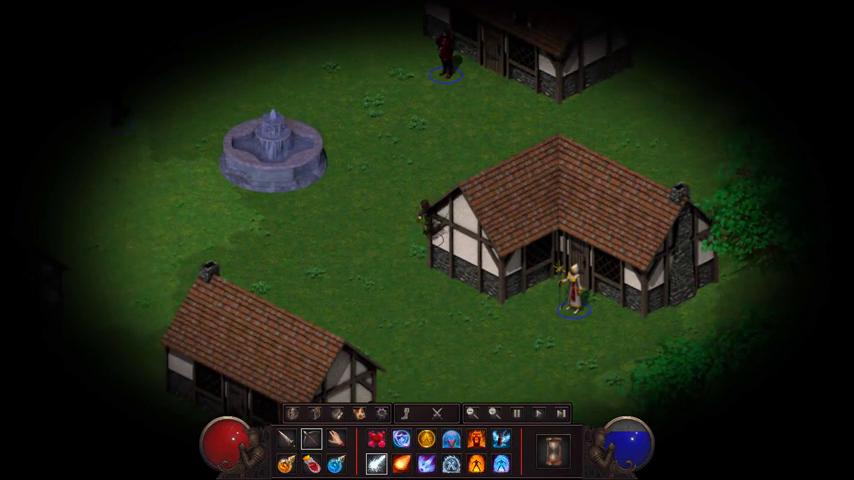Use the red potion bottle
Viewport: 854px width, 480px height.
tap(311, 464)
